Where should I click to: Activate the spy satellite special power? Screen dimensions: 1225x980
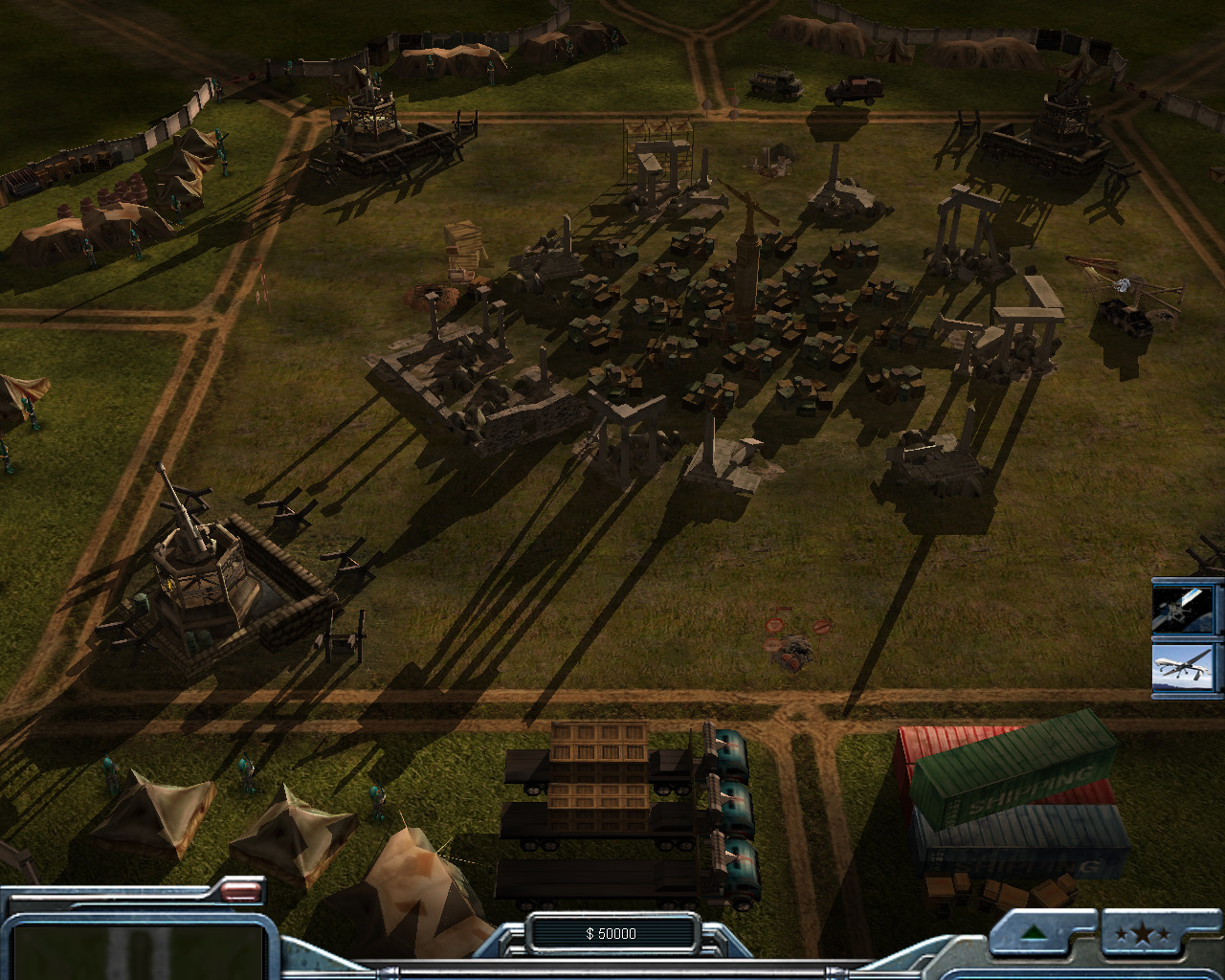pos(1187,609)
